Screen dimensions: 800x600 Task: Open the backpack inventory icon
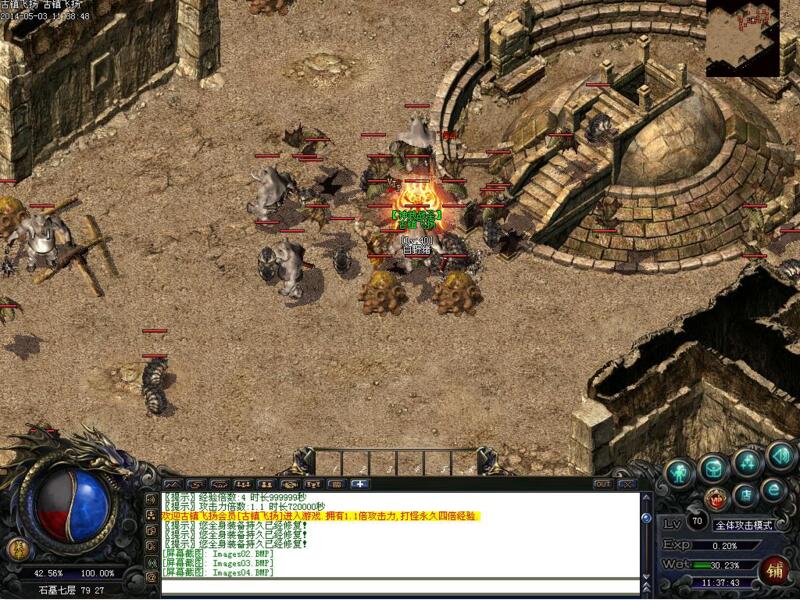point(714,466)
